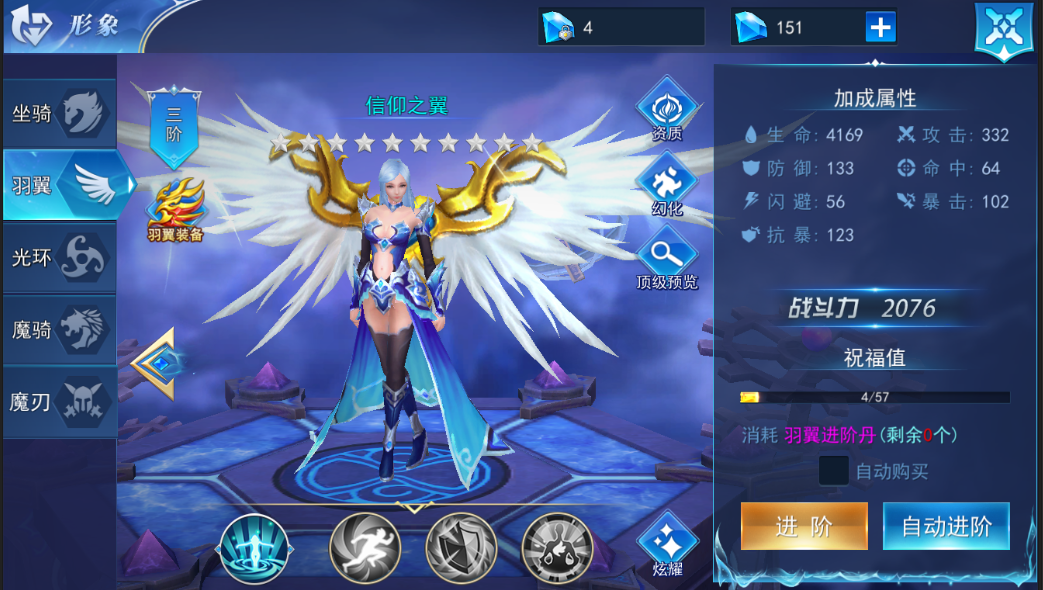Switch to the 坐骑 mount tab
The height and width of the screenshot is (590, 1043).
tap(59, 114)
